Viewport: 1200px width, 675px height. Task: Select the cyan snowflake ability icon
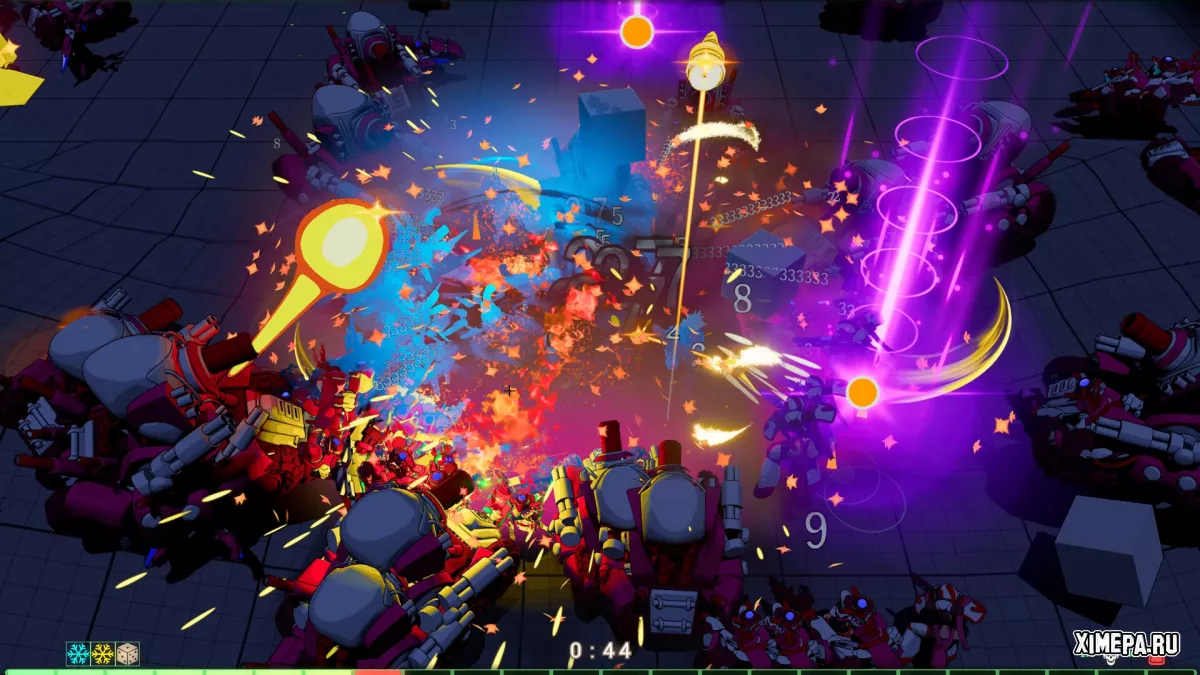pos(78,654)
